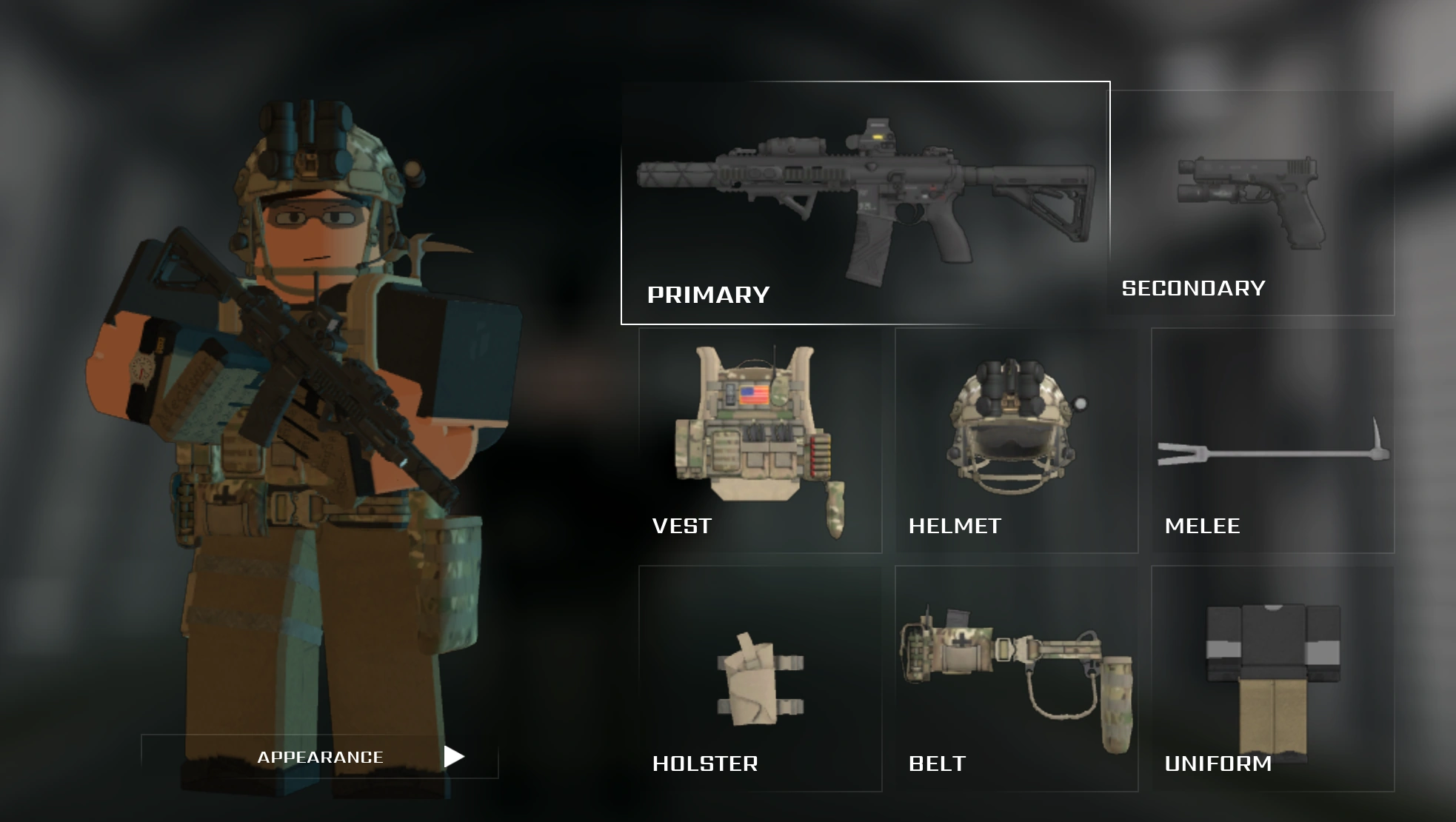
Task: Click the HOLSTER label text
Action: 704,763
